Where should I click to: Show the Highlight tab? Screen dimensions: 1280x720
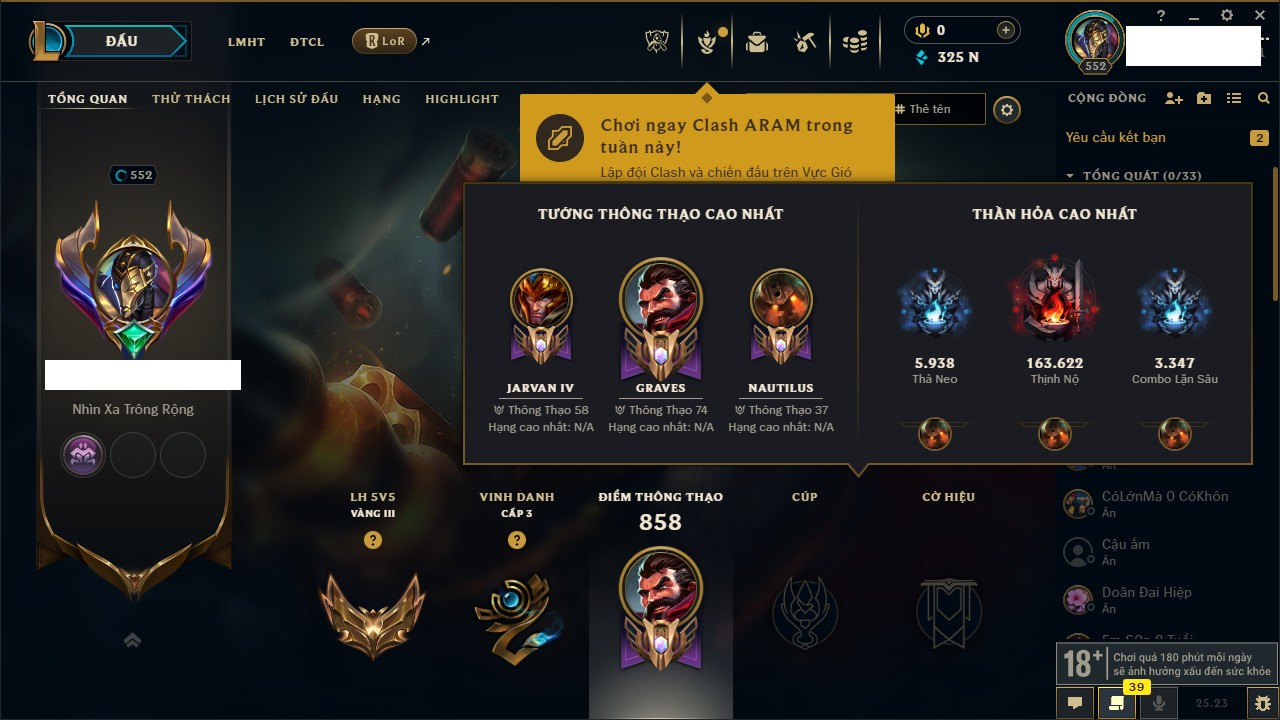[x=461, y=99]
